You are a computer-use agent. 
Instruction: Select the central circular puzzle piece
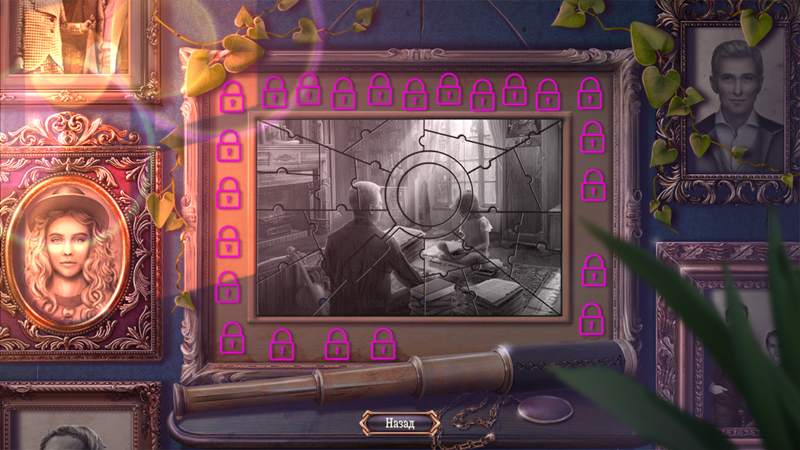pyautogui.click(x=422, y=190)
